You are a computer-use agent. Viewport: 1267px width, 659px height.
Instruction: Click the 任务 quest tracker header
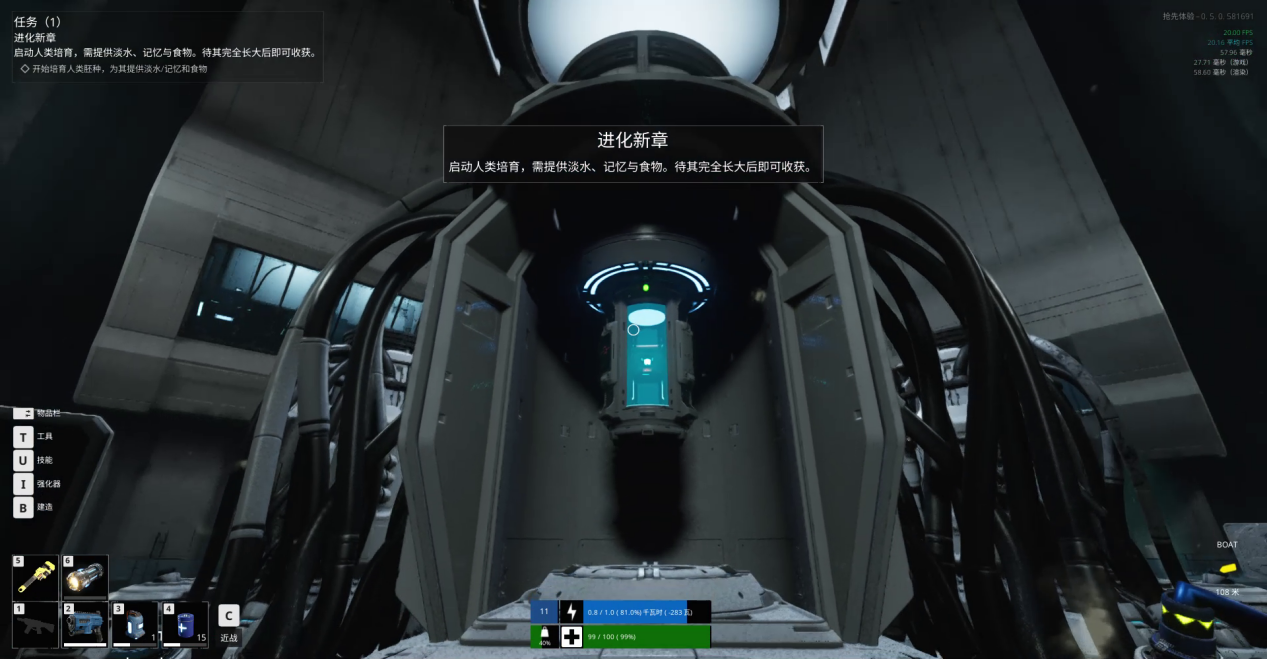pos(38,22)
